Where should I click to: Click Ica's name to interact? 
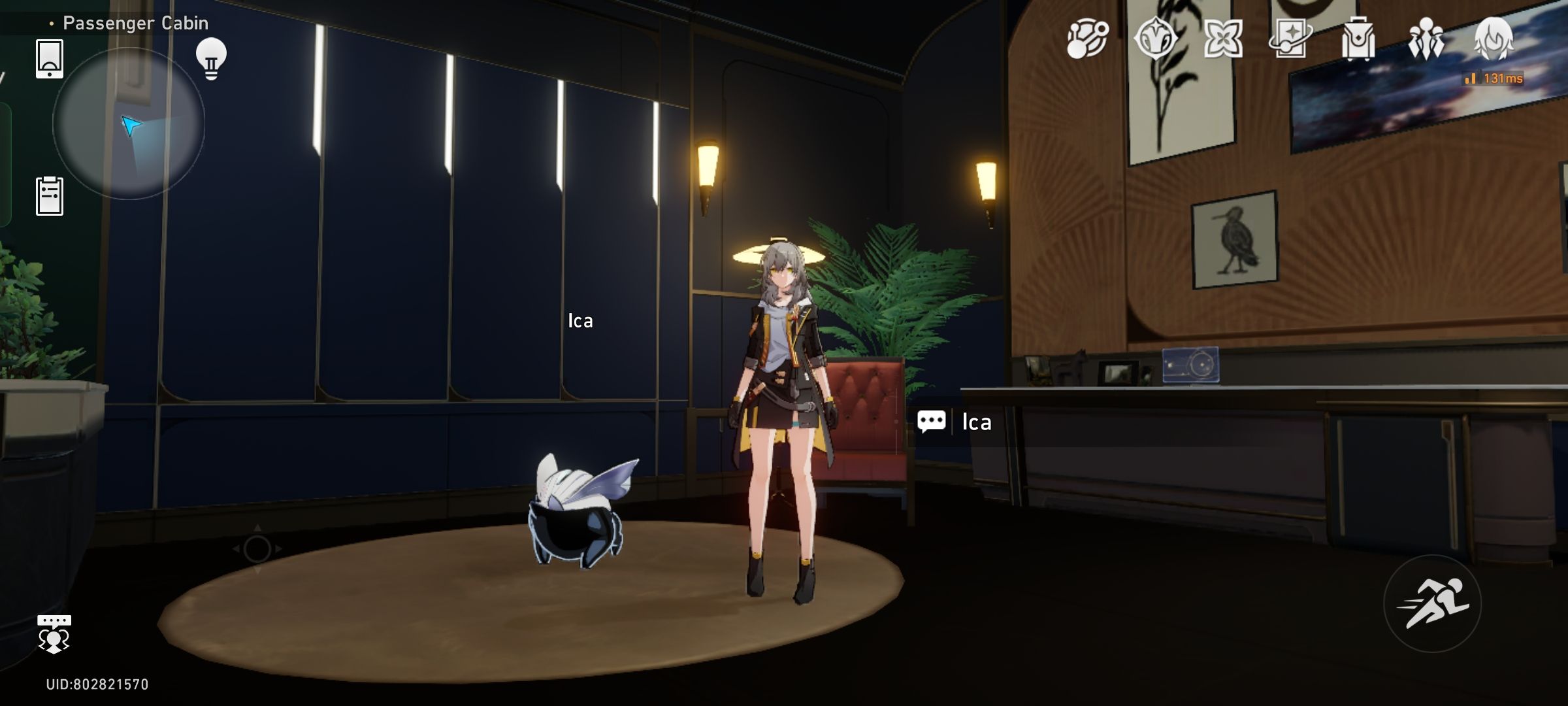[x=977, y=422]
